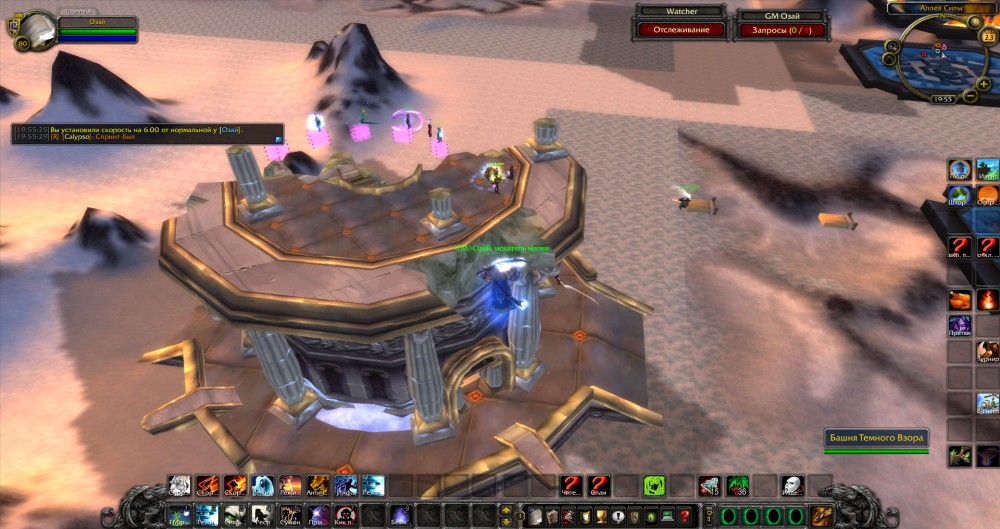The image size is (1000, 529).
Task: Click the Башня Темного Взора objective bar
Action: pyautogui.click(x=877, y=438)
